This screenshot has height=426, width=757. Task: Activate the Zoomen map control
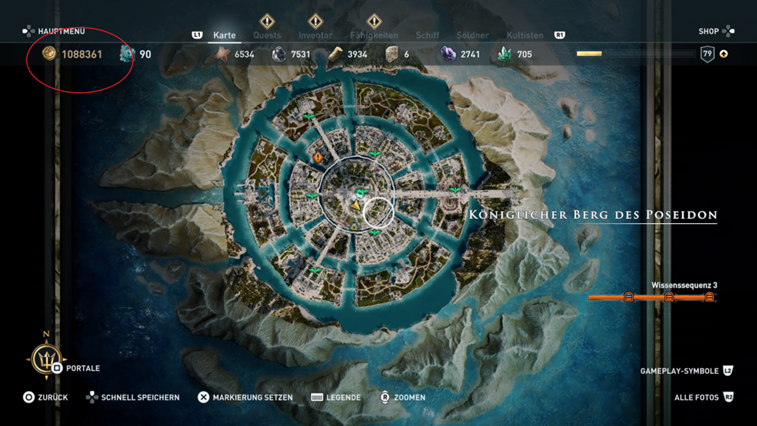[403, 397]
